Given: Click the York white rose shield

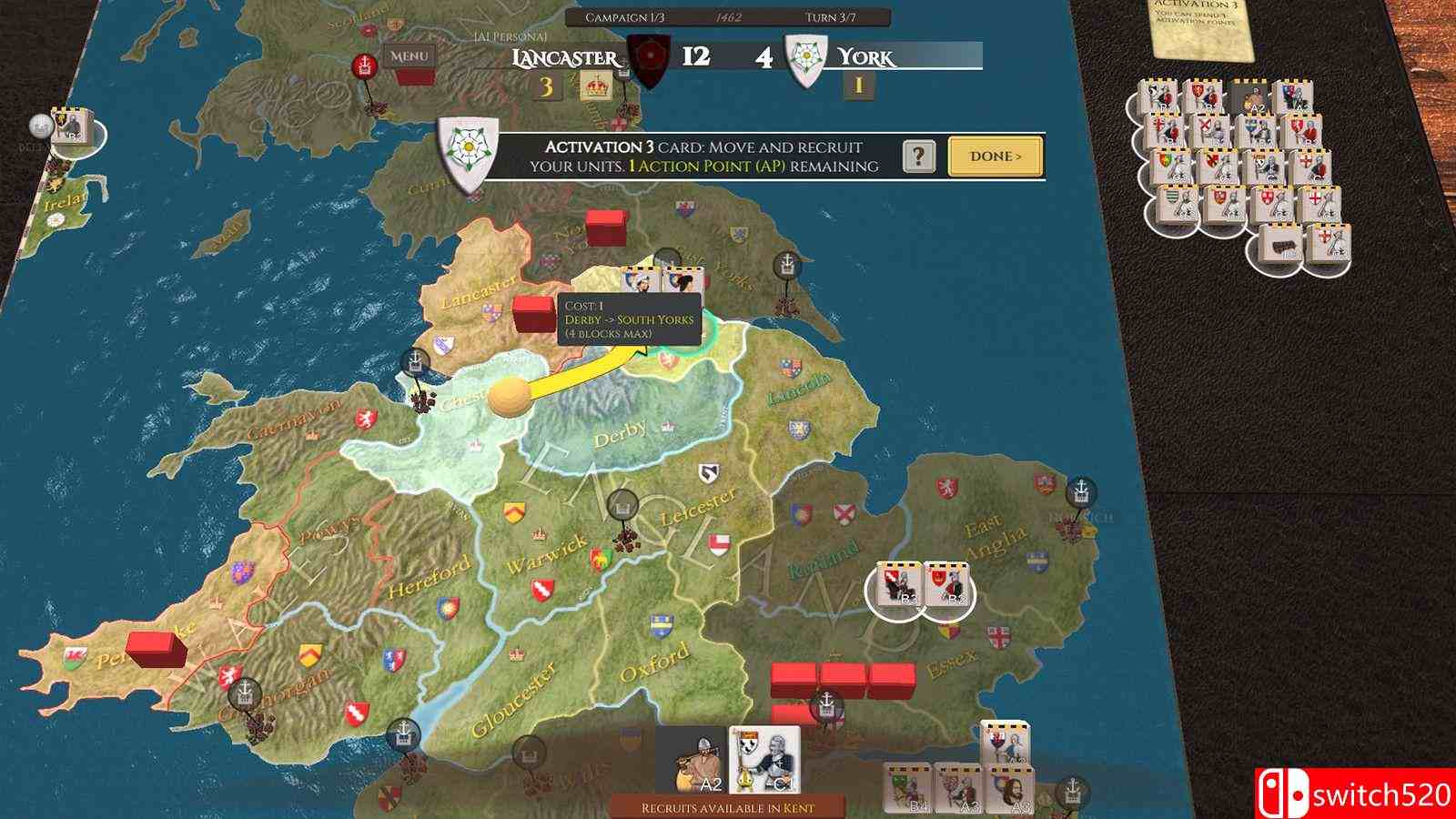Looking at the screenshot, I should pos(804,59).
